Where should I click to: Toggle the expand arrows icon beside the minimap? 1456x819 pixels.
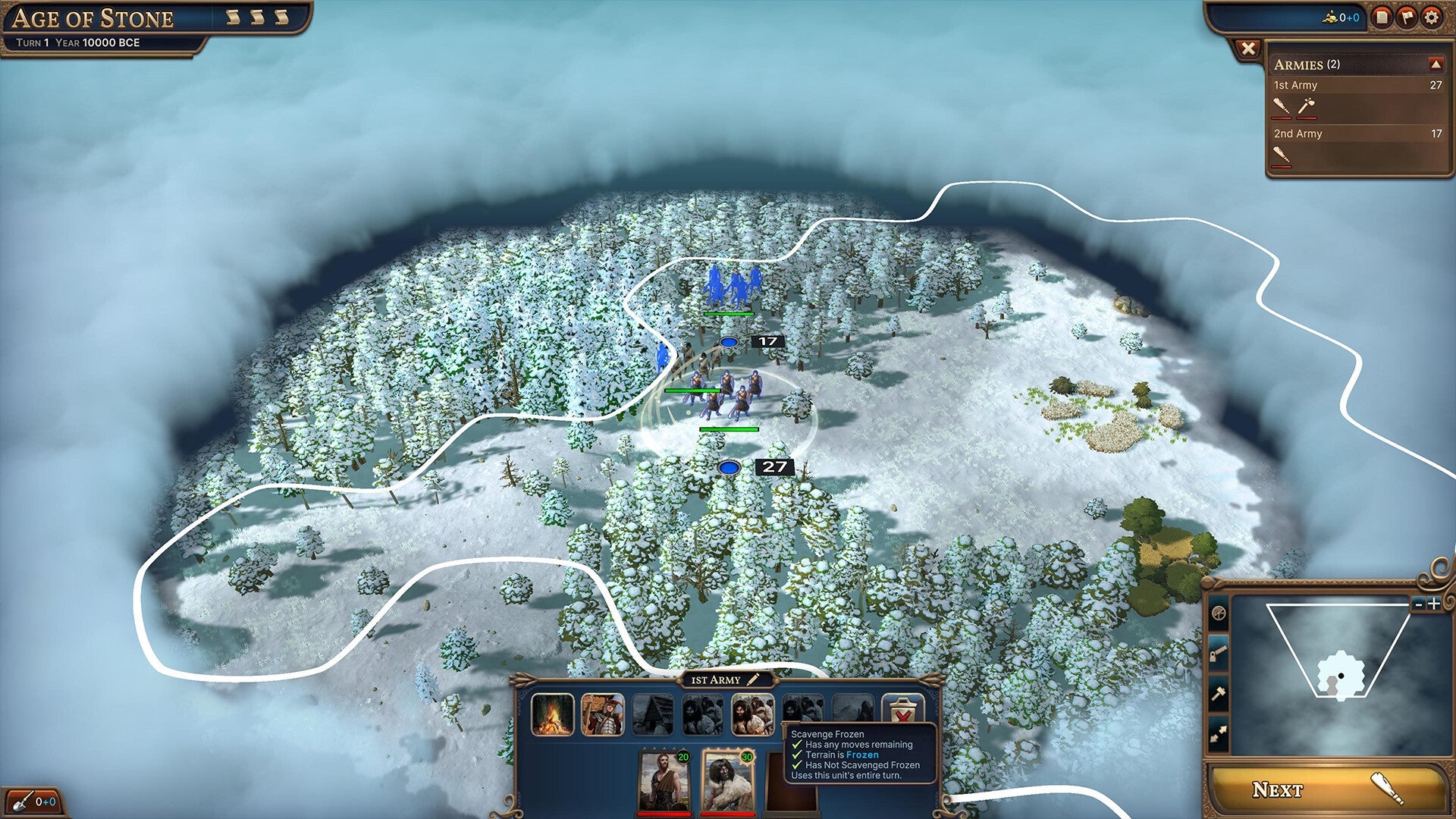1219,730
